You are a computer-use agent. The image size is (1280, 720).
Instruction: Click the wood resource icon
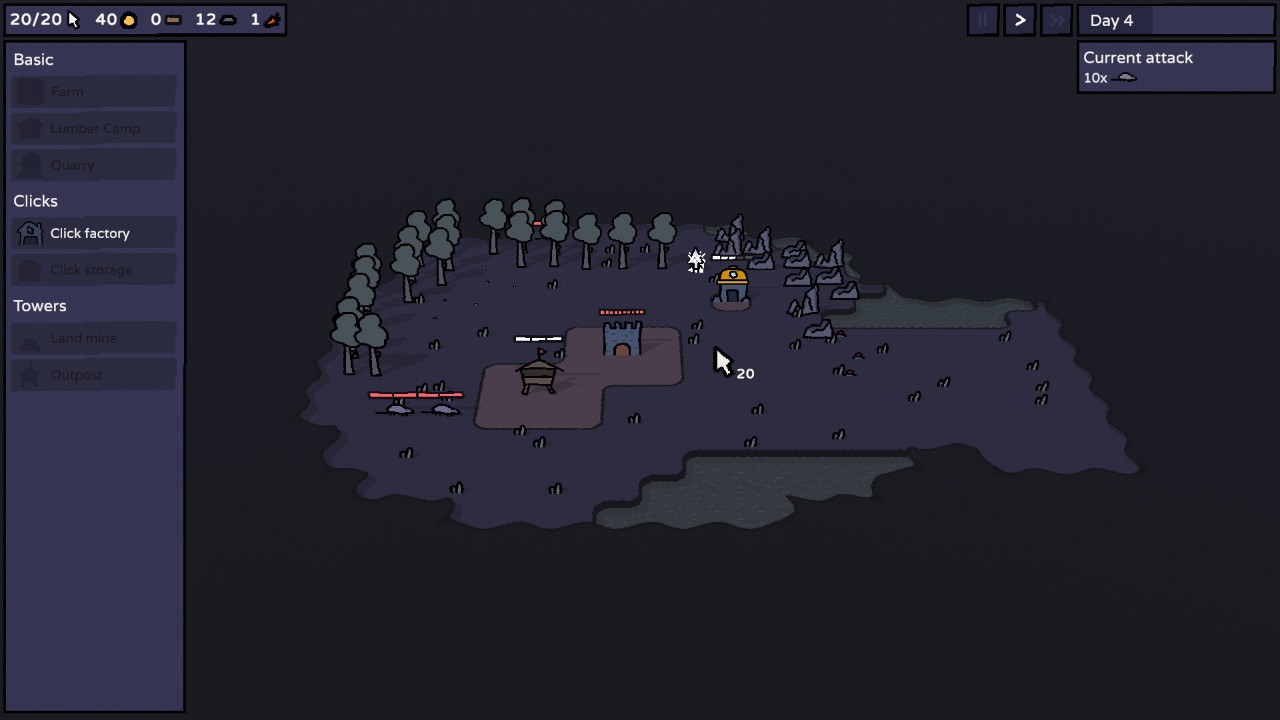tap(172, 18)
